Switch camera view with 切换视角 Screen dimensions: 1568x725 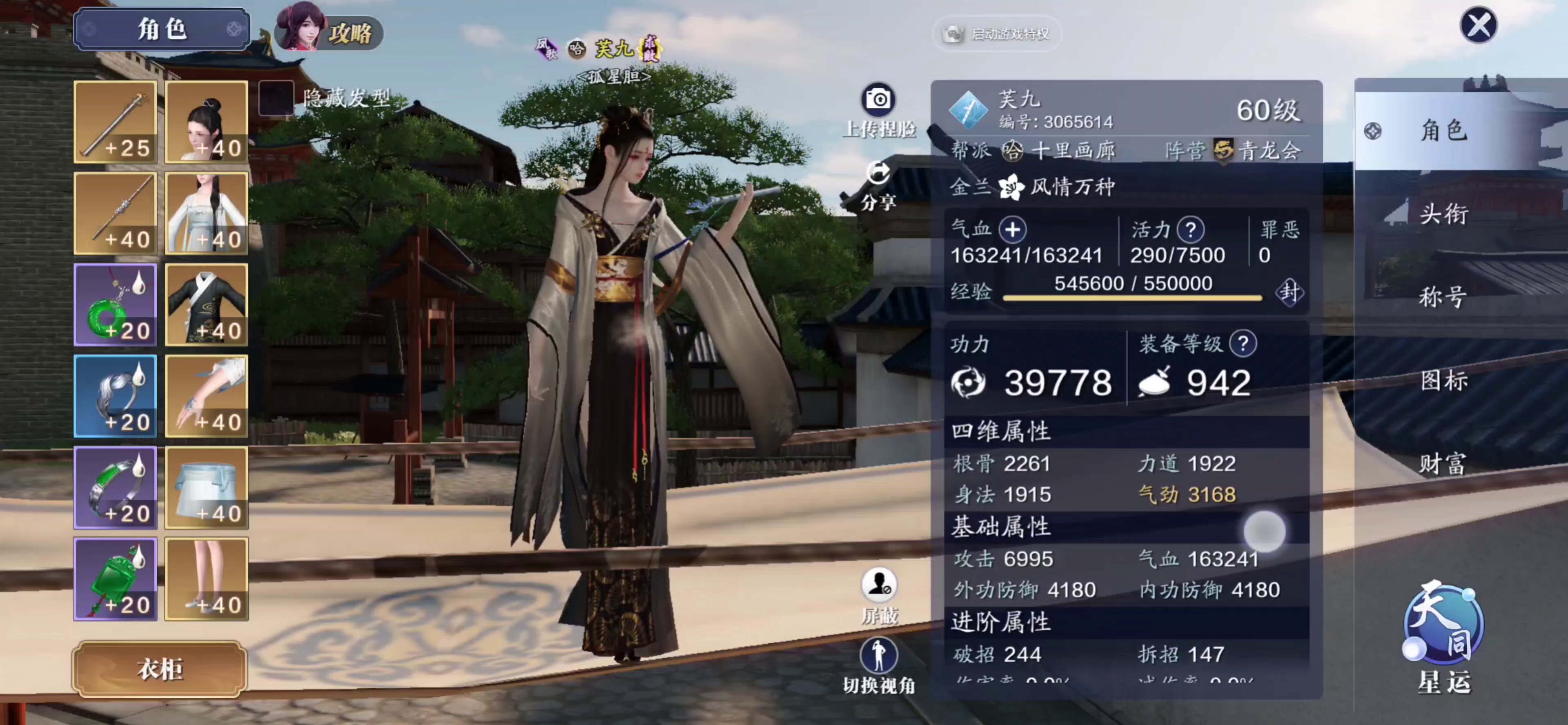pyautogui.click(x=878, y=656)
